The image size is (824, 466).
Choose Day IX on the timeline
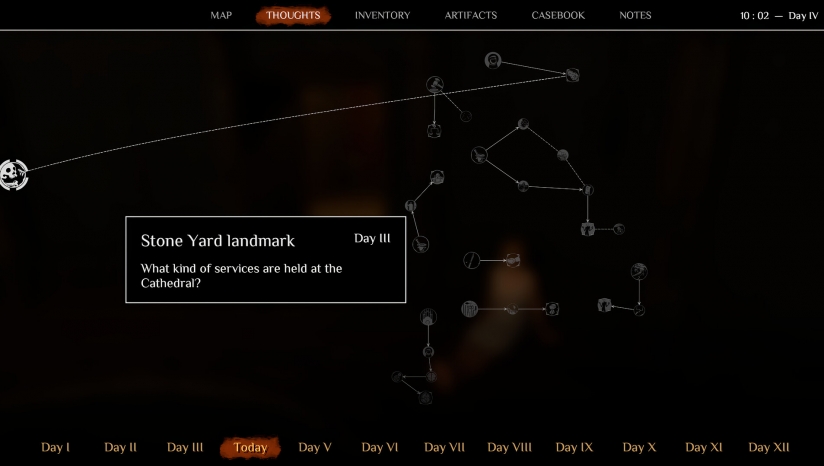(574, 448)
